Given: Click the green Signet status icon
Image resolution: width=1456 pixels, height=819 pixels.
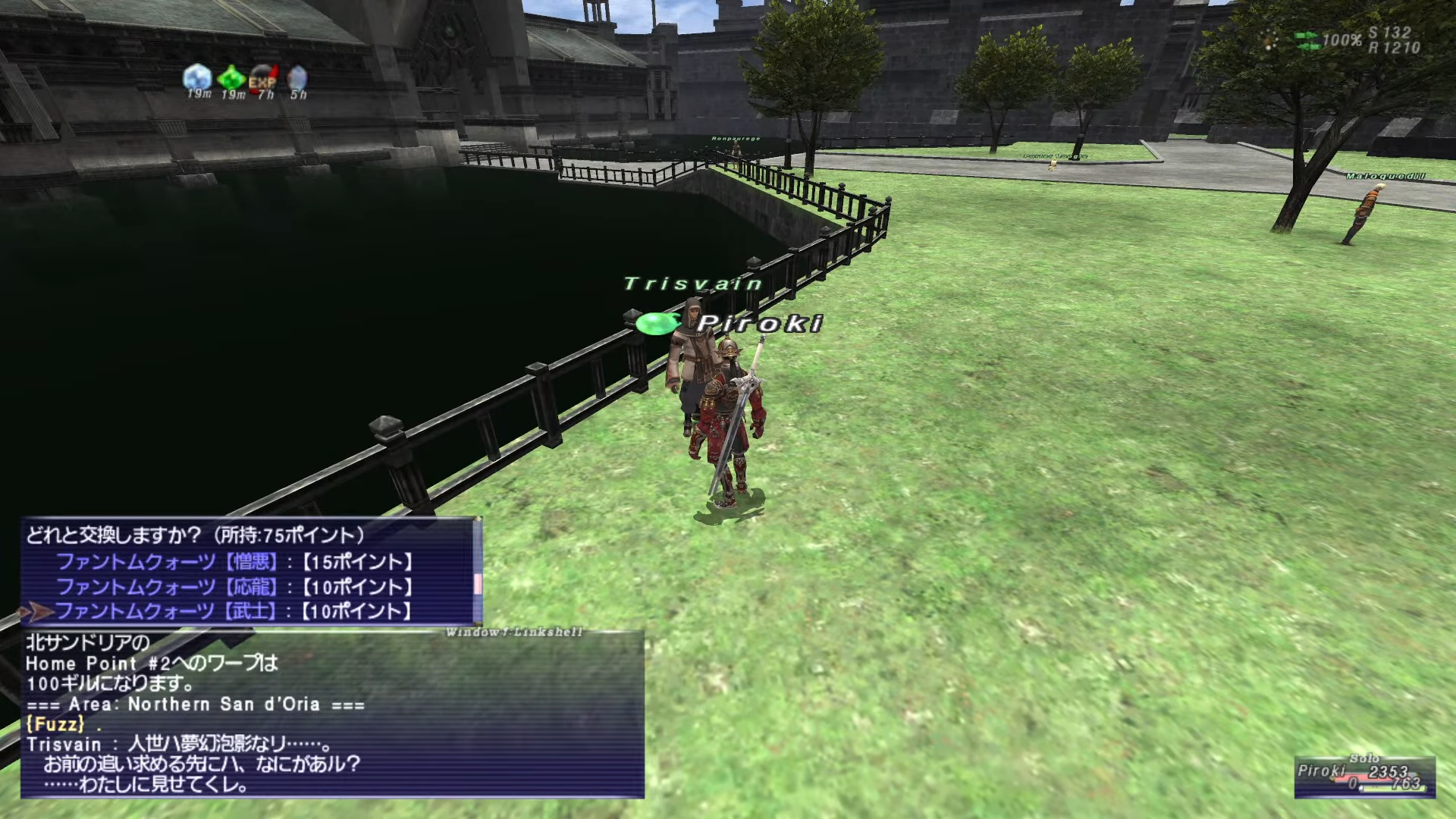Looking at the screenshot, I should 231,76.
